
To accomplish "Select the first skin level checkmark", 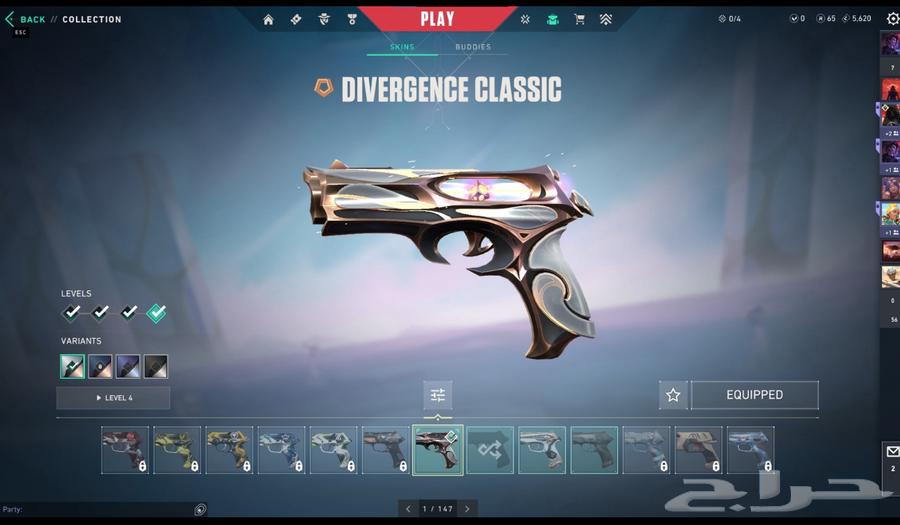I will [72, 313].
